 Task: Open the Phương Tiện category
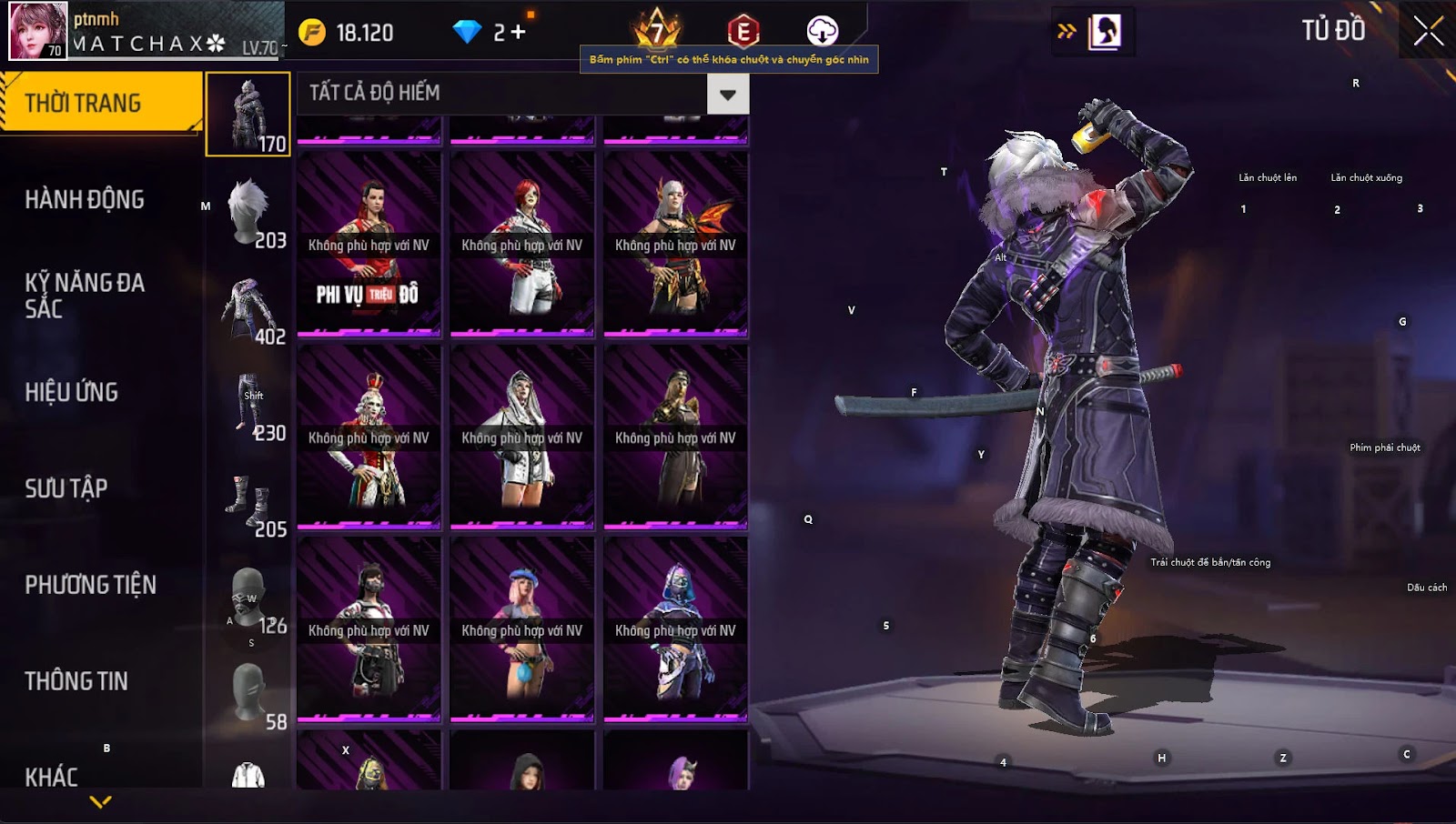click(91, 585)
